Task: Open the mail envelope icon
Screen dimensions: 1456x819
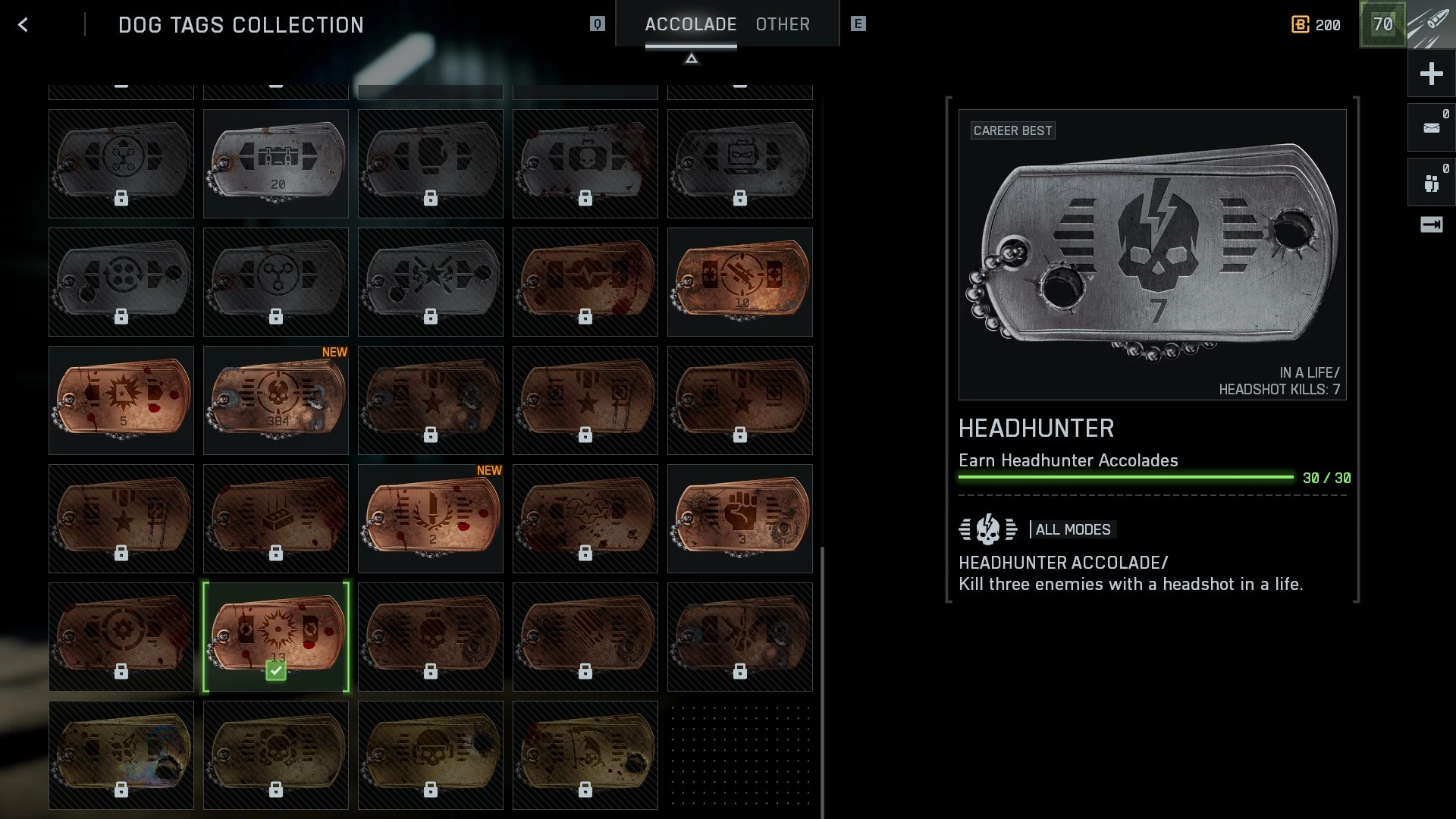Action: (1431, 127)
